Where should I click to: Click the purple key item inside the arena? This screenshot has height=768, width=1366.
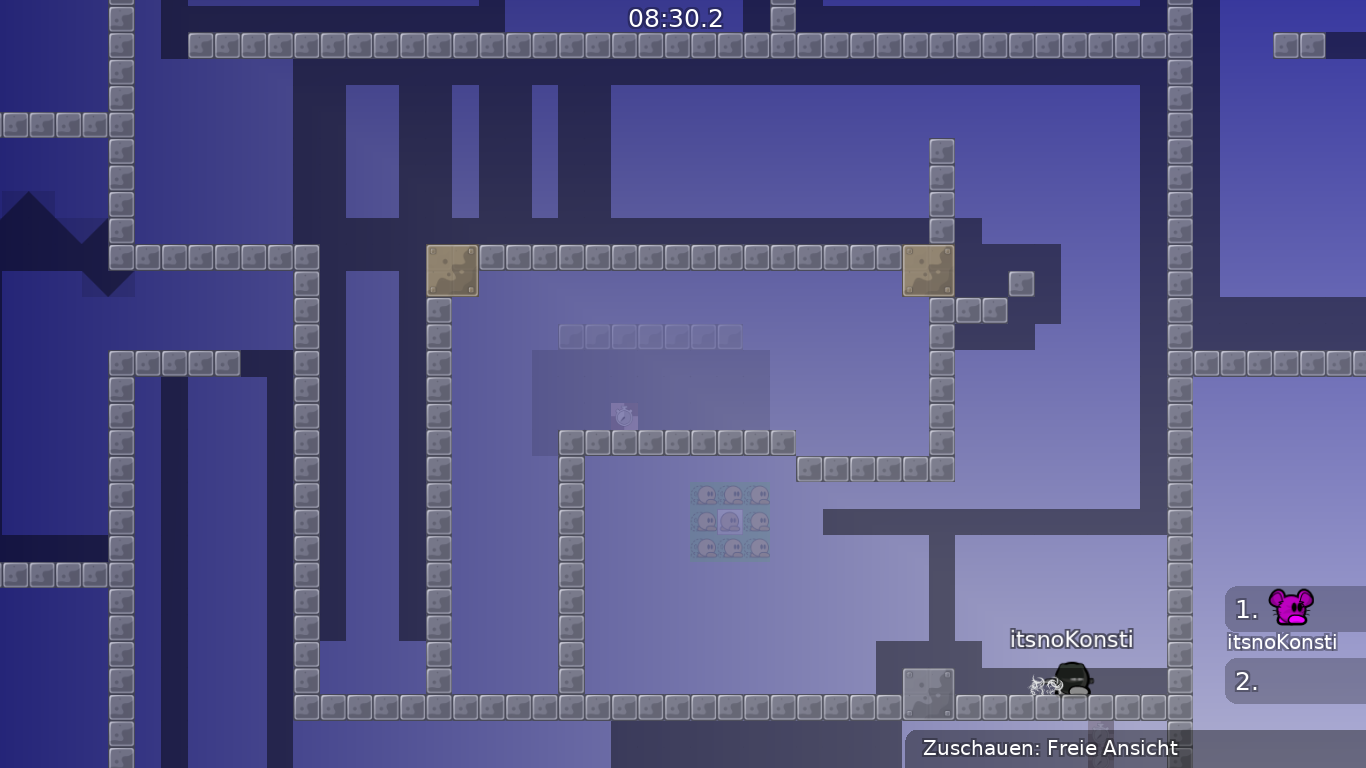623,415
